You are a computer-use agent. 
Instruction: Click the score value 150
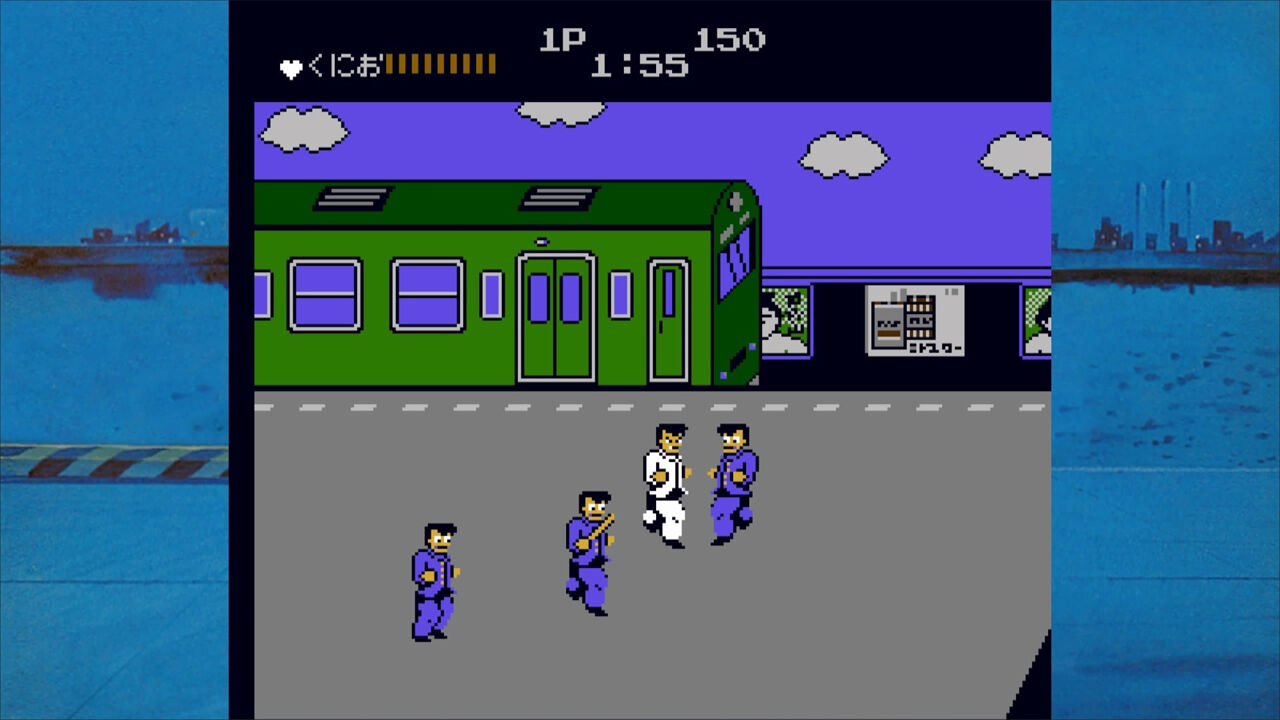click(730, 40)
